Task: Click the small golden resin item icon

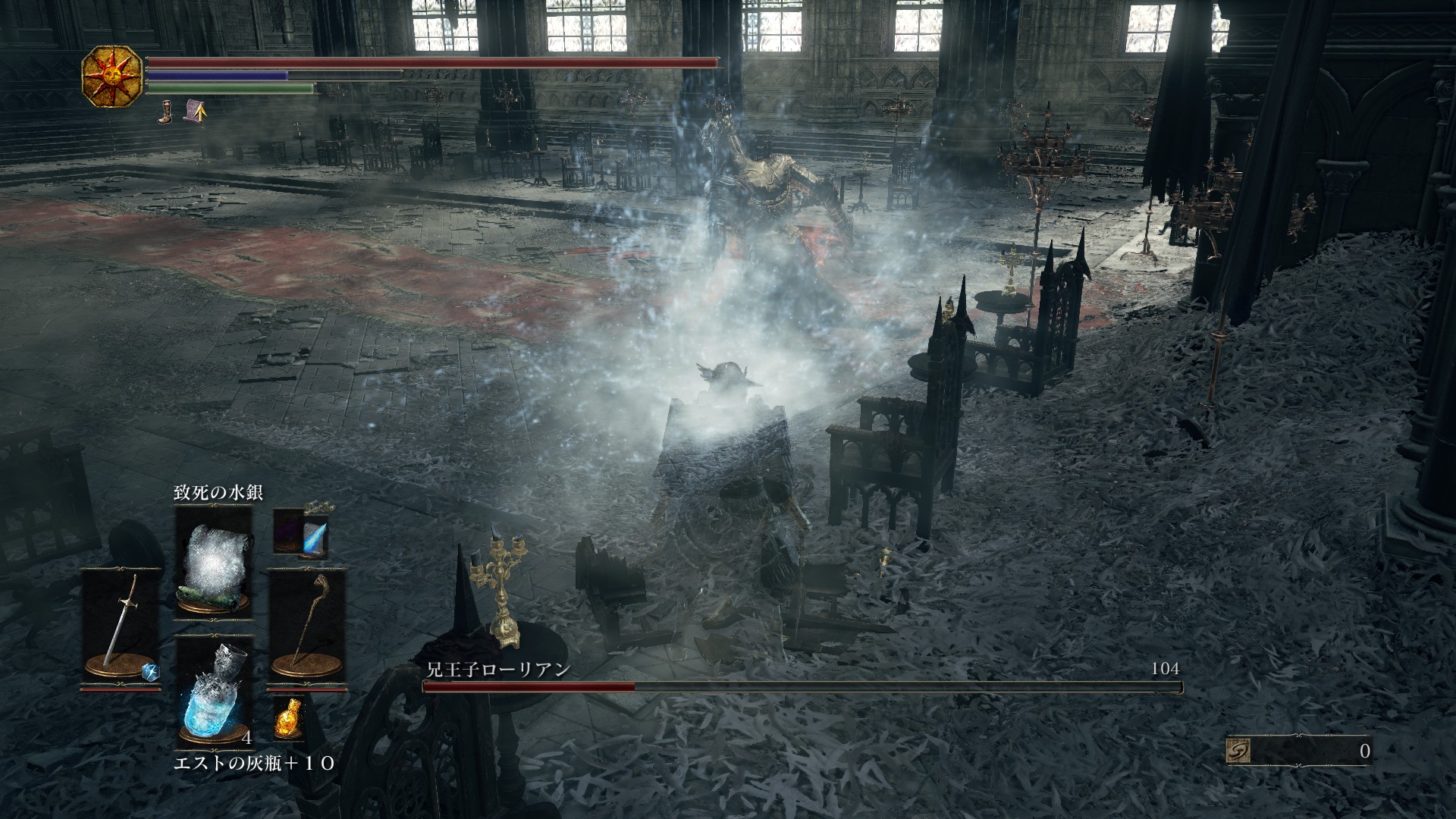Action: (x=287, y=717)
